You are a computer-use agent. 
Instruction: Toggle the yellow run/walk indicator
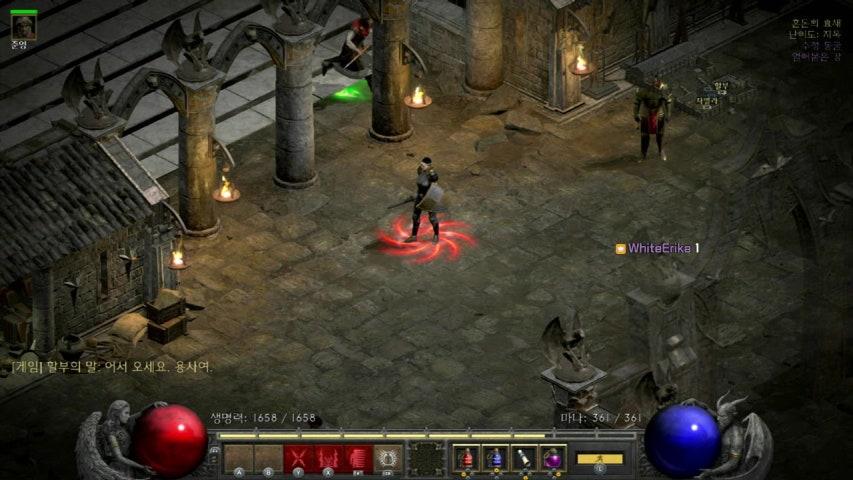point(600,459)
